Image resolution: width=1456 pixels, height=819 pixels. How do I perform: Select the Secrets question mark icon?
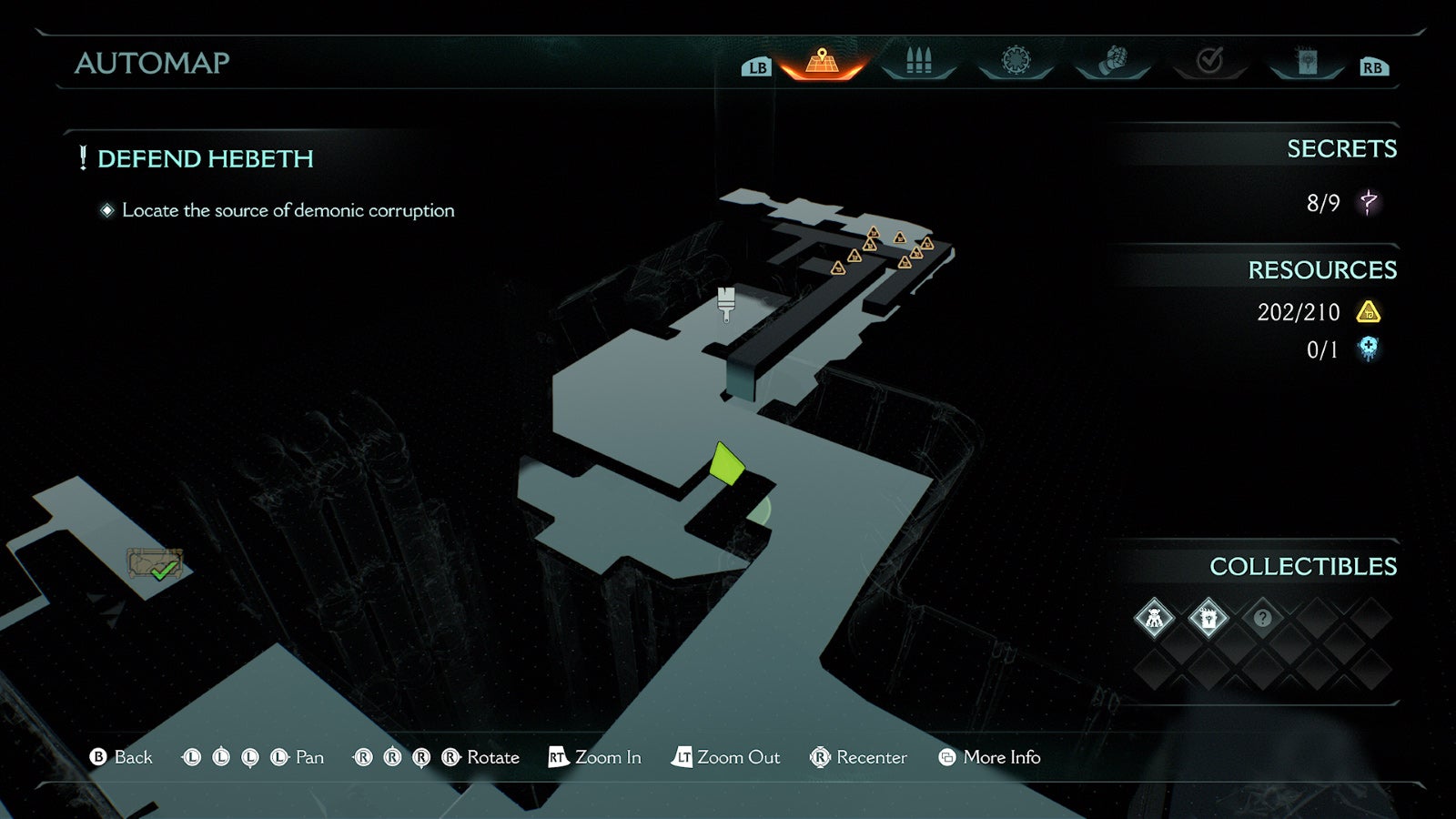(x=1368, y=204)
